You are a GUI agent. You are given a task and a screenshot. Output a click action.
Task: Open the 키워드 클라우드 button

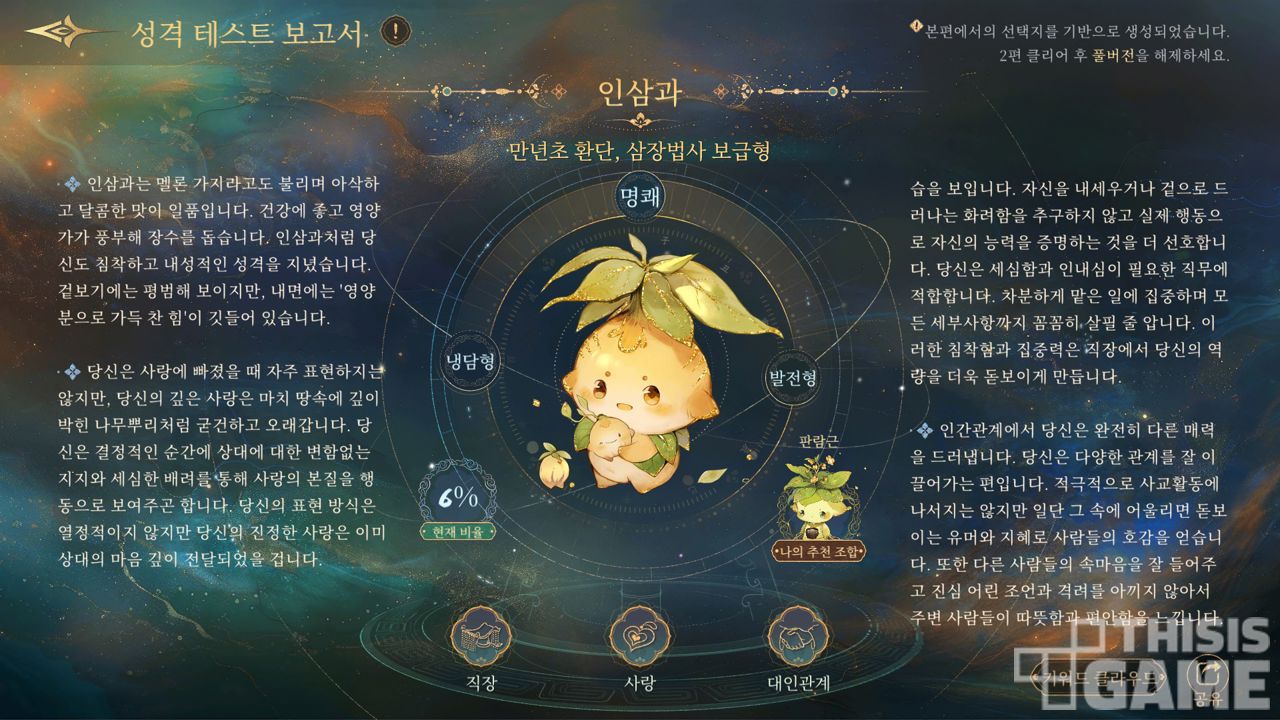pyautogui.click(x=1103, y=679)
